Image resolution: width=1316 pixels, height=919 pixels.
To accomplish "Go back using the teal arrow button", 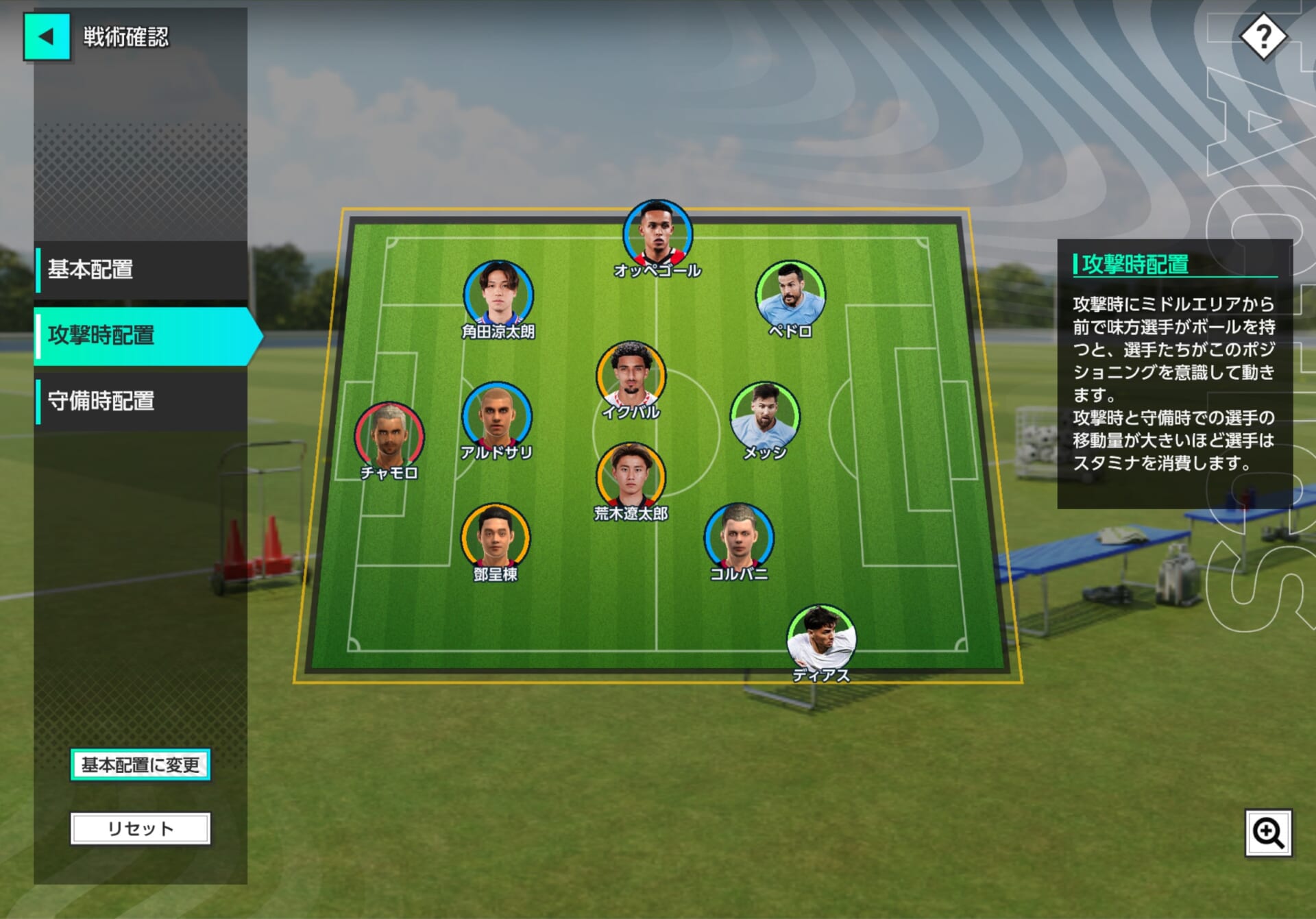I will click(47, 37).
